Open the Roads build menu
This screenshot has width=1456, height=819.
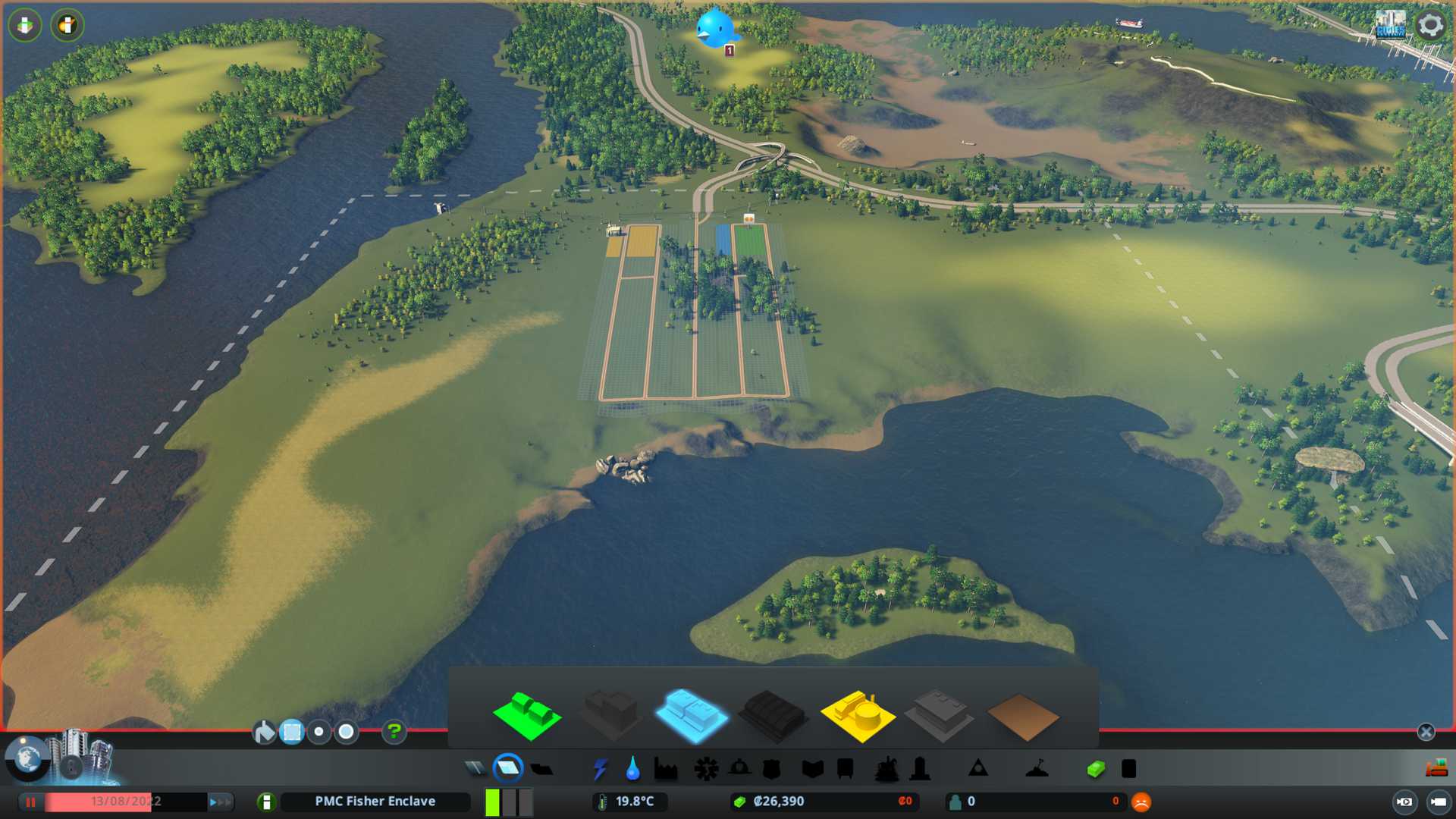475,769
